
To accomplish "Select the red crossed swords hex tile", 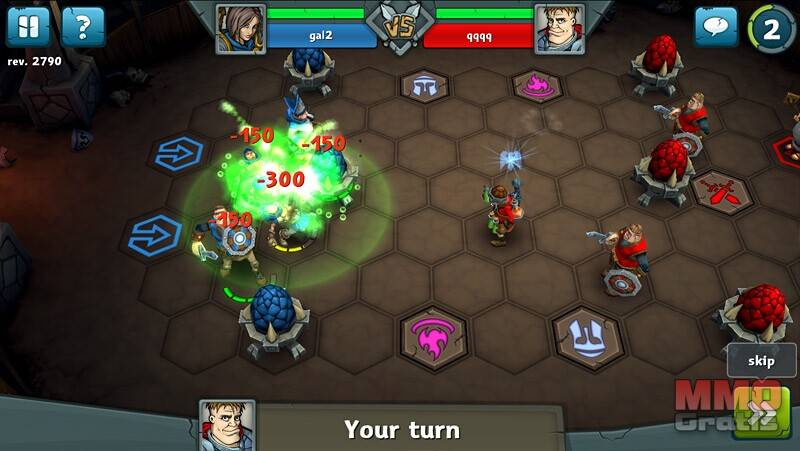I will pos(717,190).
